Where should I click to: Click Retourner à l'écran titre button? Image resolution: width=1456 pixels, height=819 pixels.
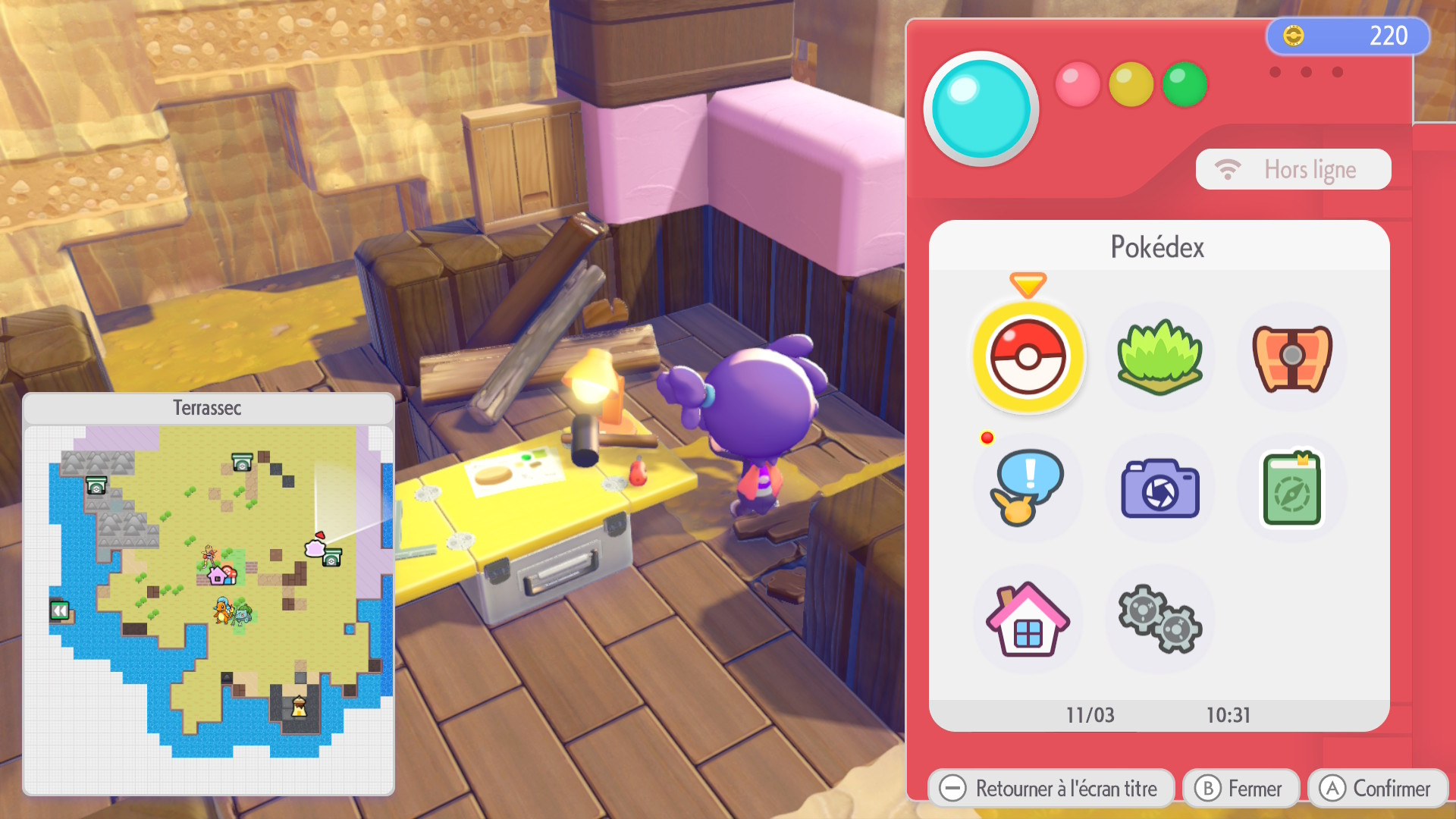(1050, 789)
